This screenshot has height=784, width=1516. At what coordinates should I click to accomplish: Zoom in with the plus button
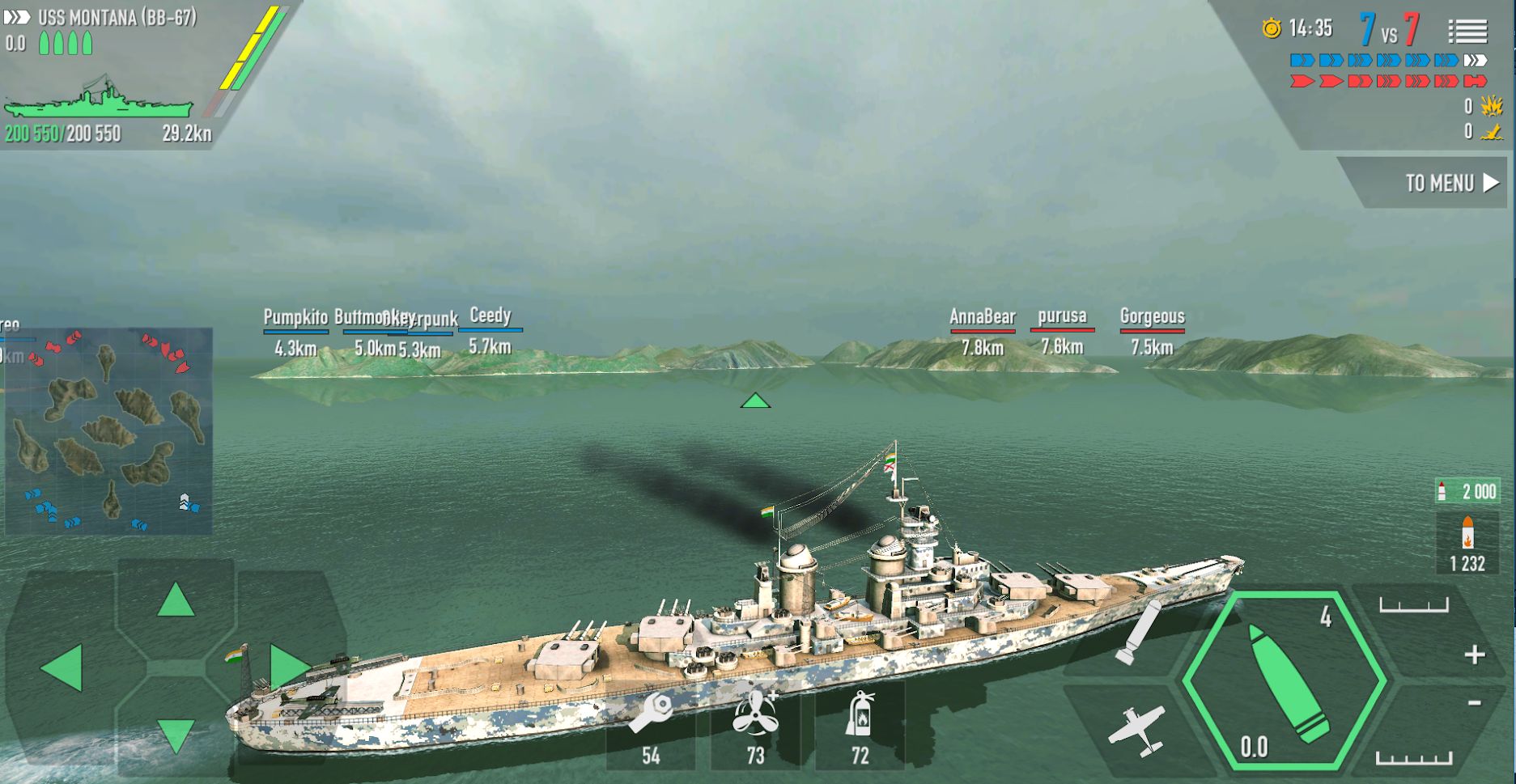coord(1474,655)
